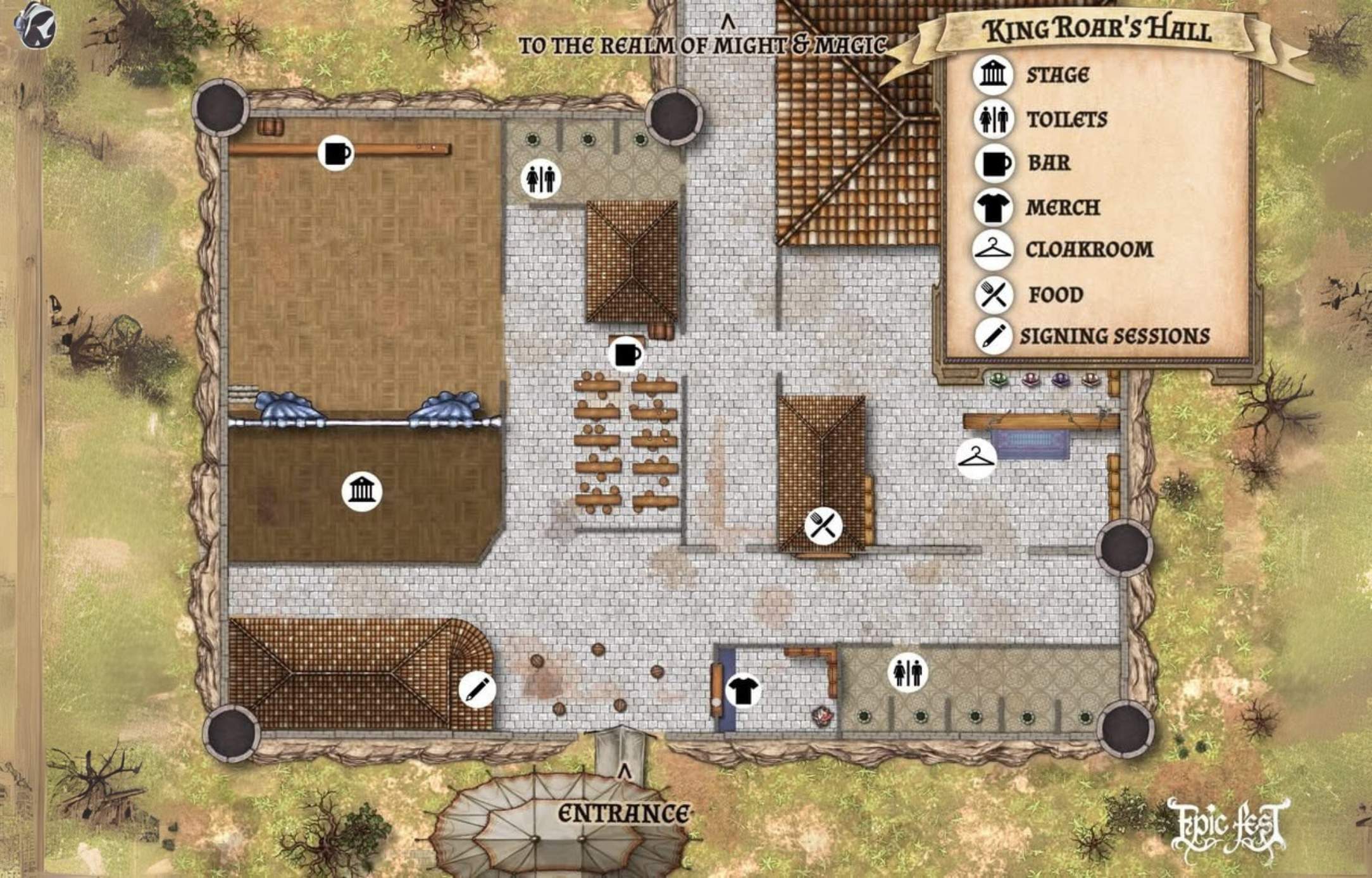Image resolution: width=1372 pixels, height=878 pixels.
Task: Click the bar marker above the picnic tables
Action: [627, 354]
